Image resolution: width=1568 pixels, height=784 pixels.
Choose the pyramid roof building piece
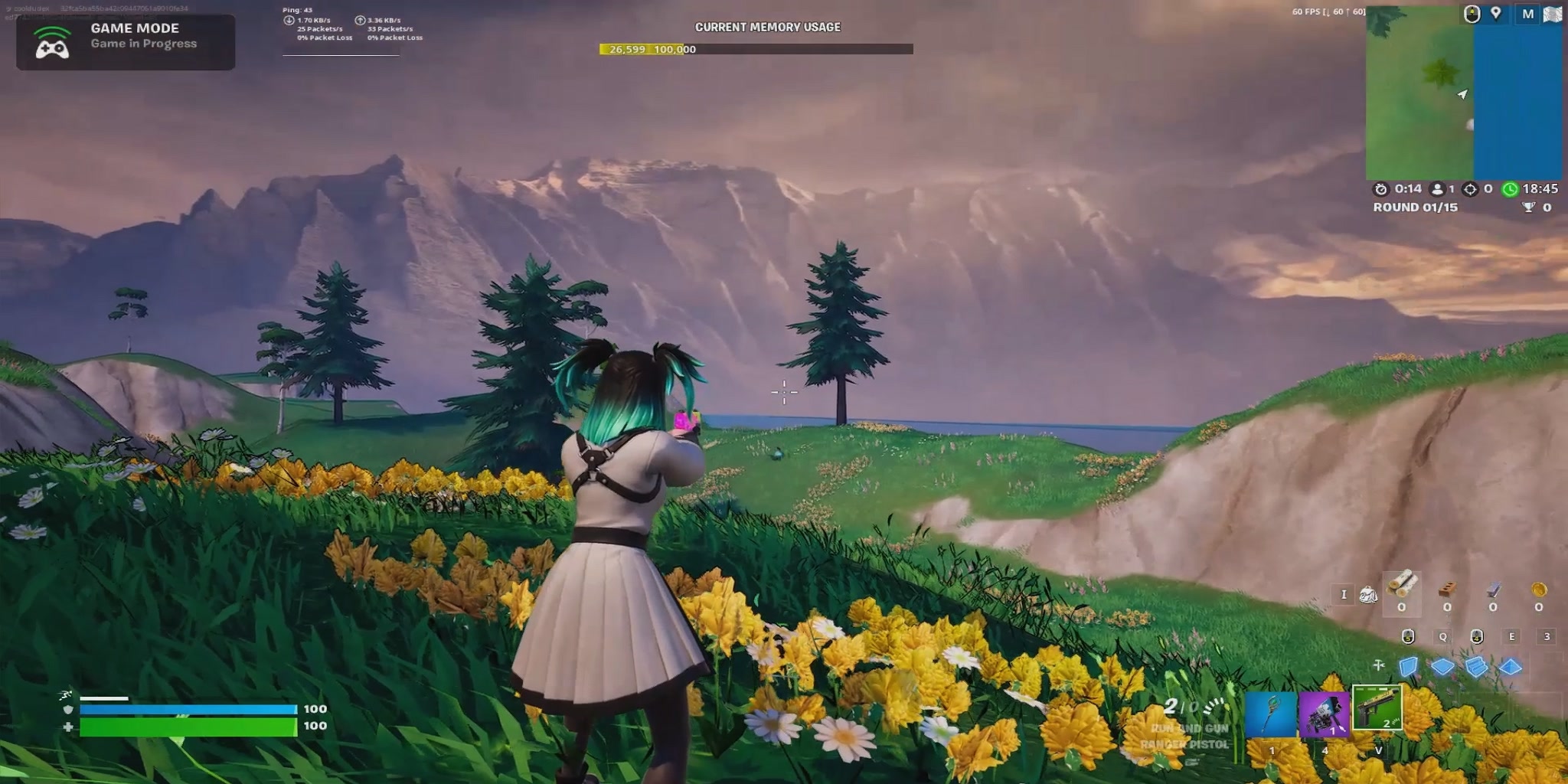pos(1510,667)
